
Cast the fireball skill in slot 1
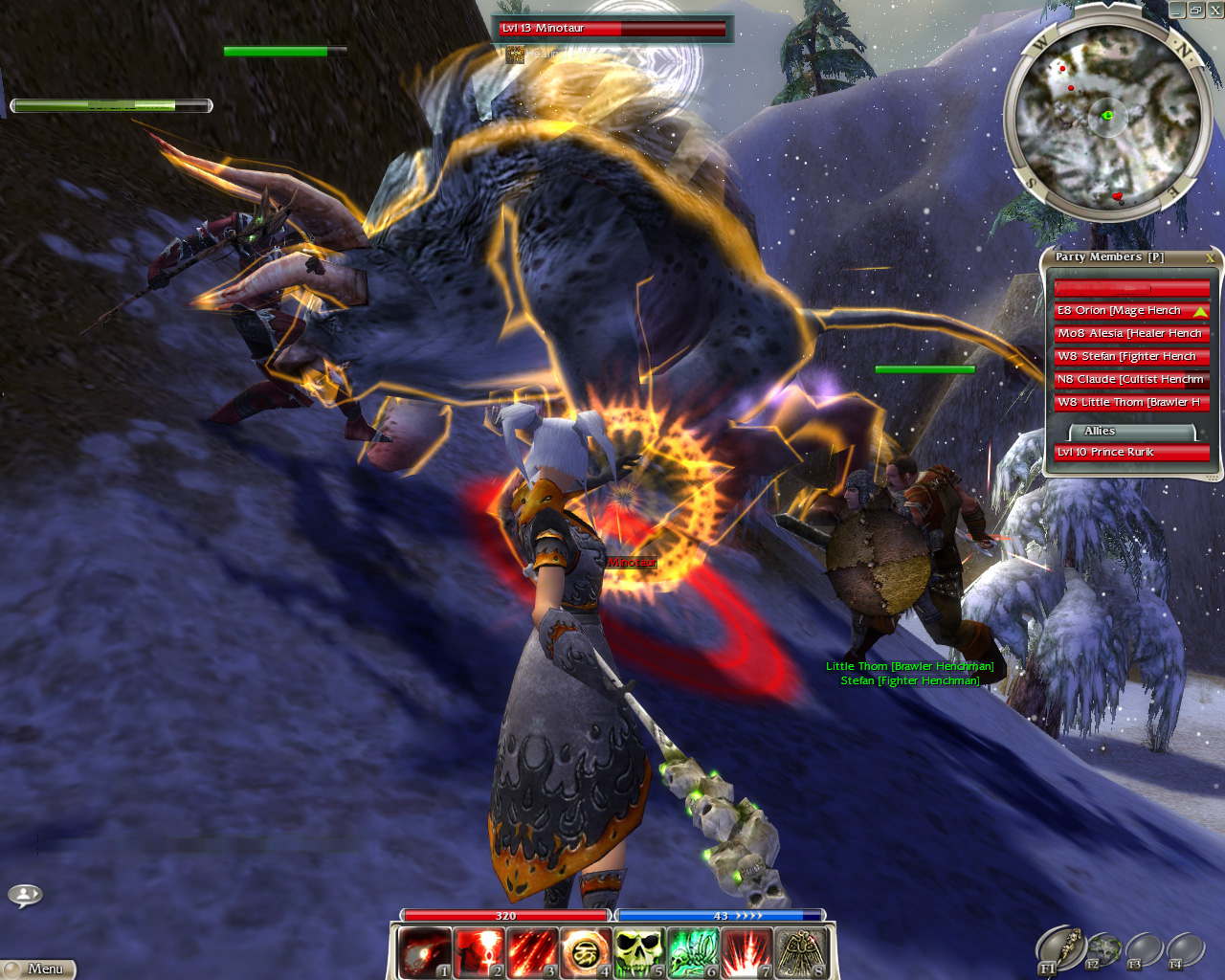(424, 953)
